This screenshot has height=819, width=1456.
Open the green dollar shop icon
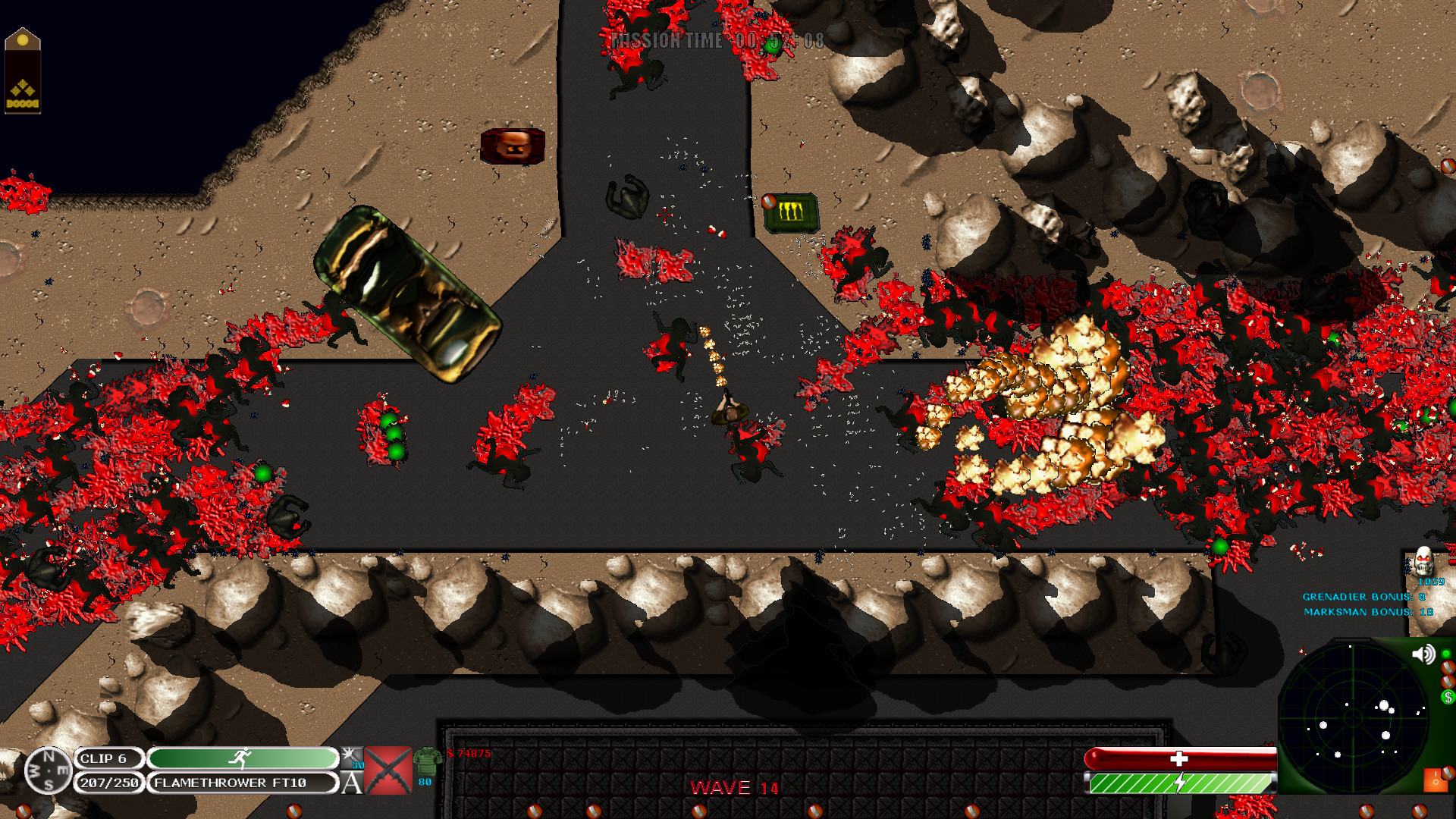(x=1448, y=697)
